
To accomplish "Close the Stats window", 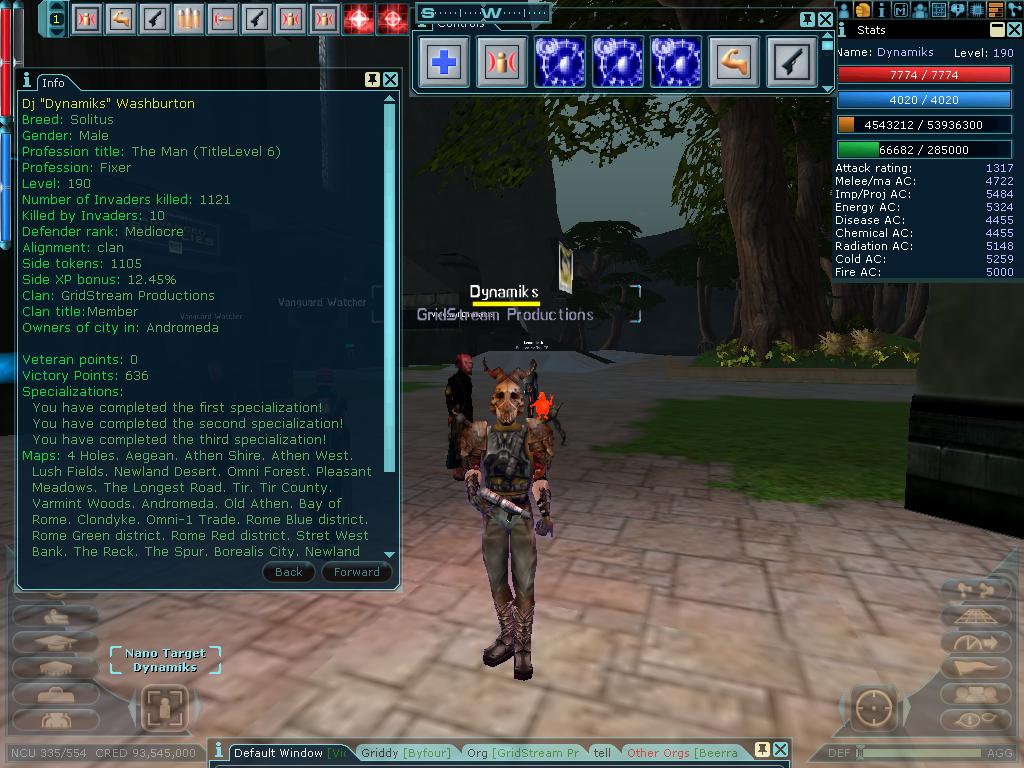I will click(1014, 30).
